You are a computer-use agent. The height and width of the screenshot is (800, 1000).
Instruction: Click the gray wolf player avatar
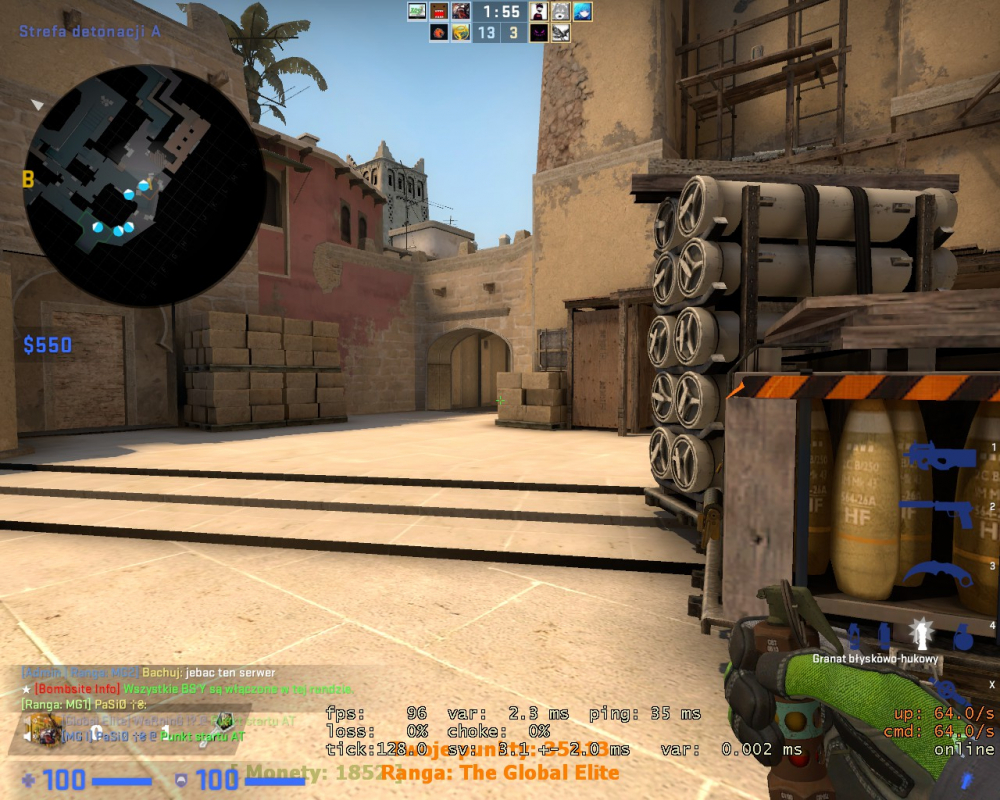point(561,12)
